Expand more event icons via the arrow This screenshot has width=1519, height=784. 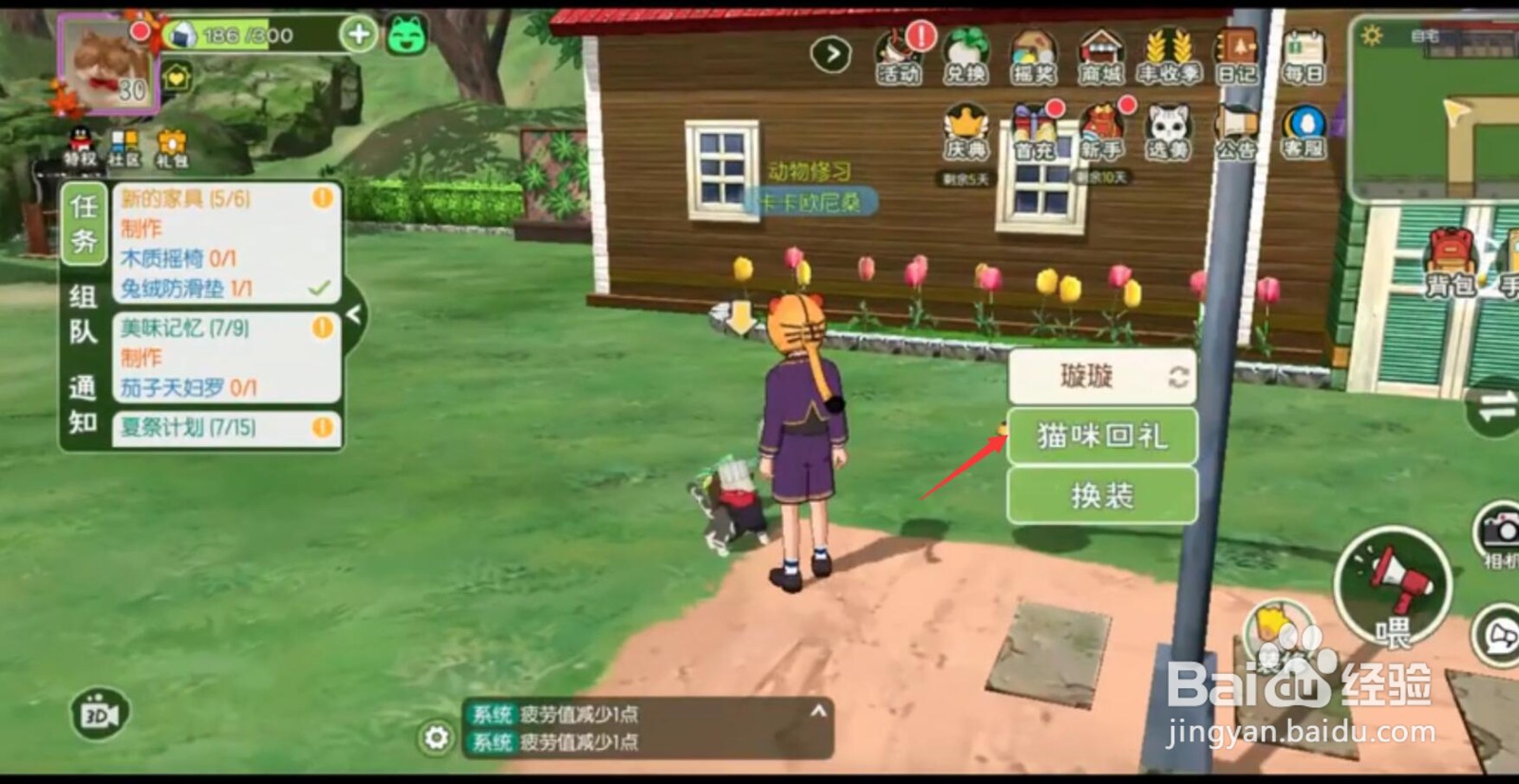point(830,53)
